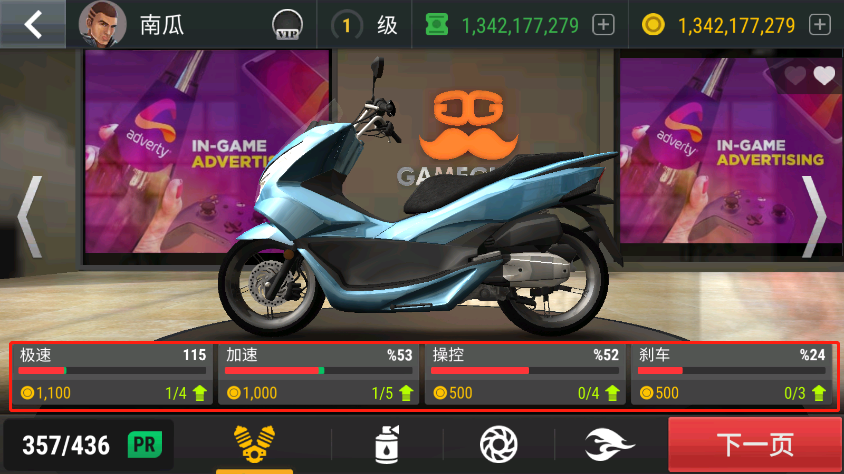
Task: Upgrade 加速 acceleration for 1,000 coins
Action: pyautogui.click(x=318, y=374)
